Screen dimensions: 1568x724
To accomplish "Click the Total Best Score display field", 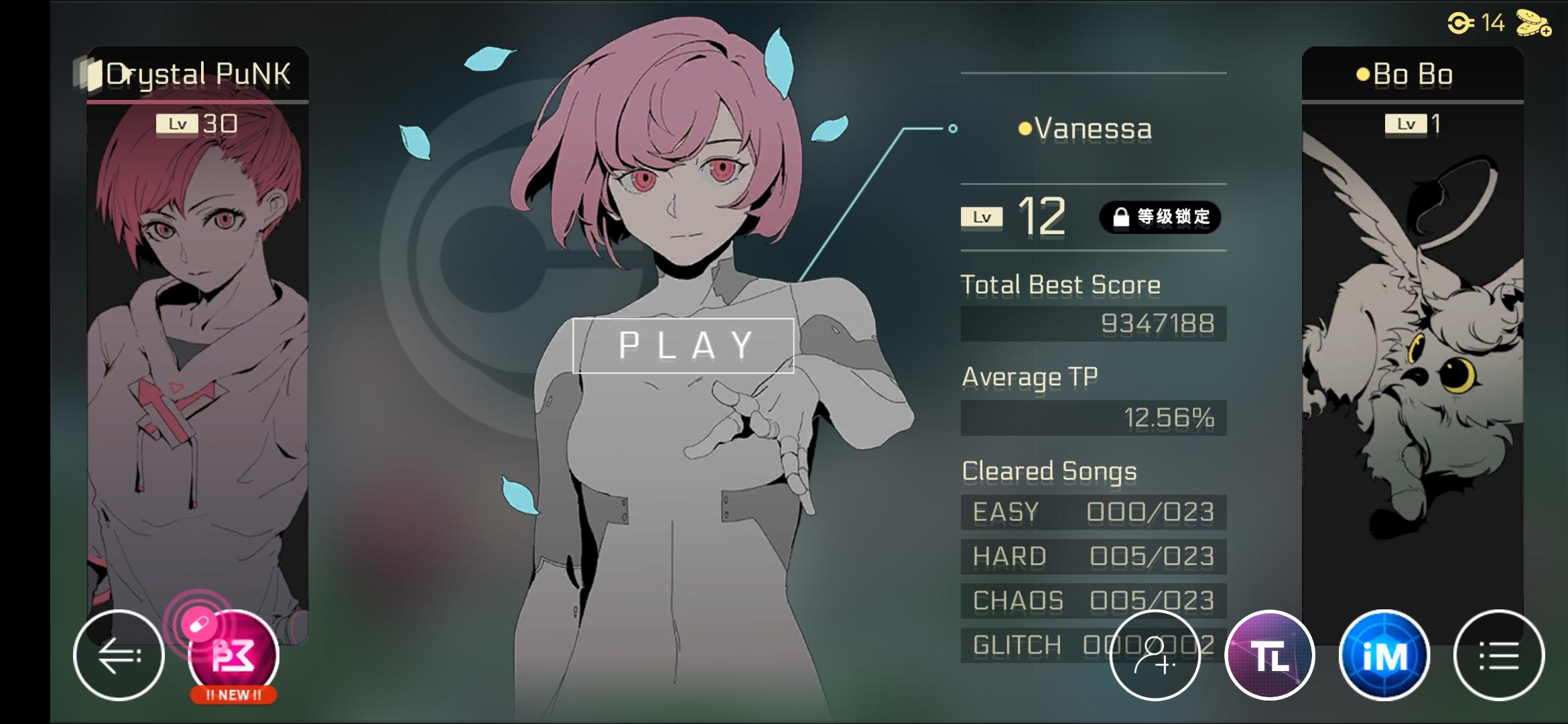I will pyautogui.click(x=1094, y=323).
